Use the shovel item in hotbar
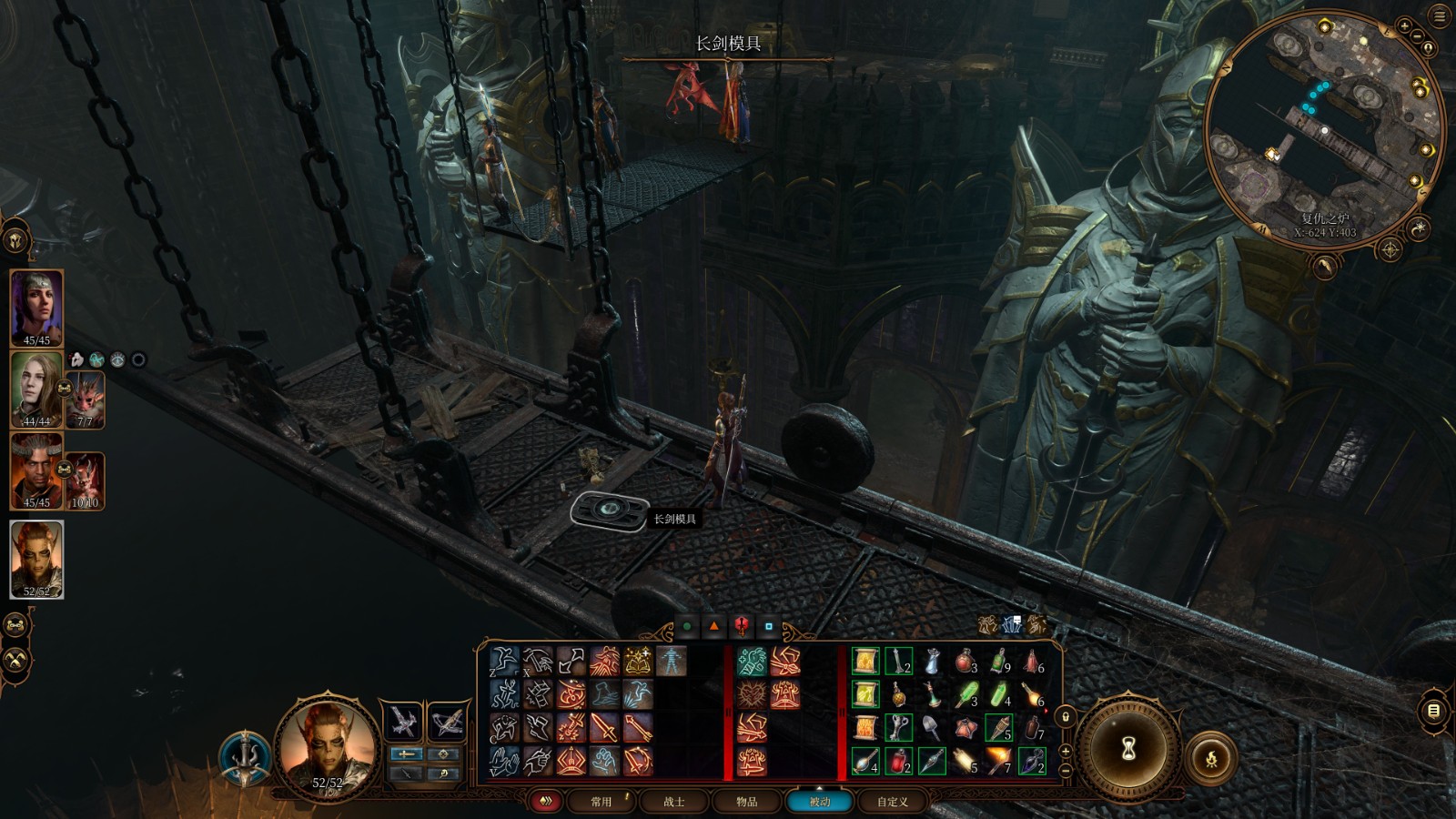The width and height of the screenshot is (1456, 819). click(x=932, y=727)
